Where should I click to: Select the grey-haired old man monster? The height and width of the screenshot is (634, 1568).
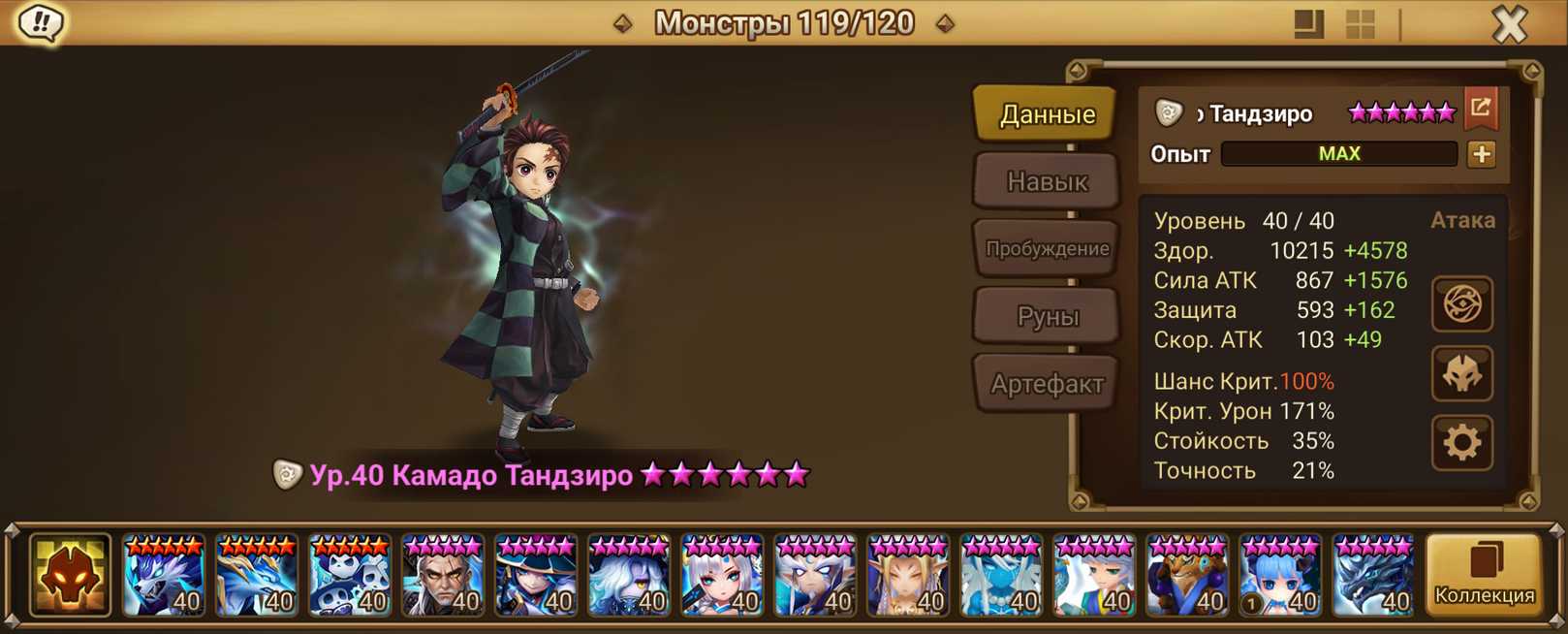443,577
